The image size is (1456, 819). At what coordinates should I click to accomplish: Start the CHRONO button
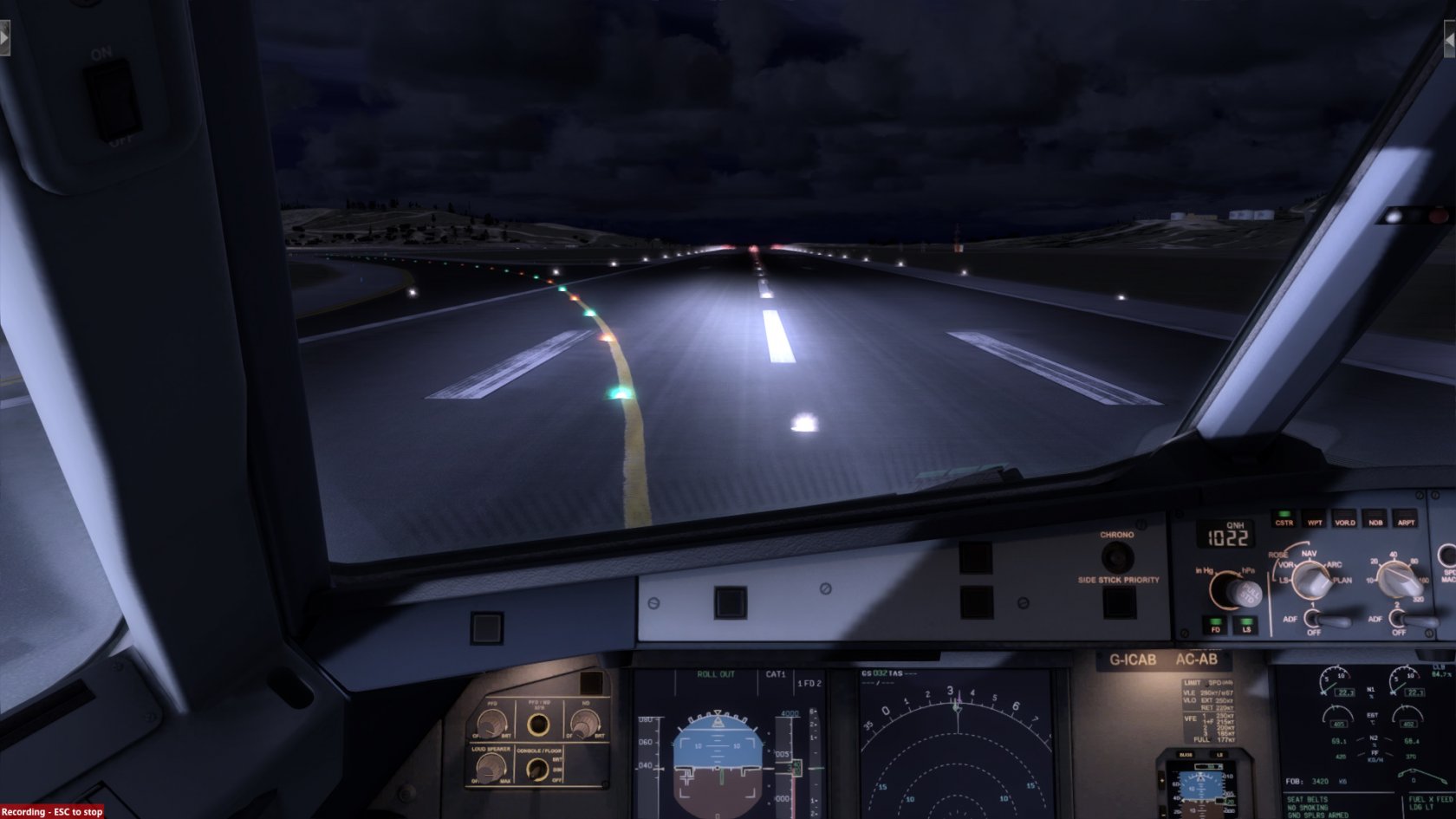coord(1116,556)
